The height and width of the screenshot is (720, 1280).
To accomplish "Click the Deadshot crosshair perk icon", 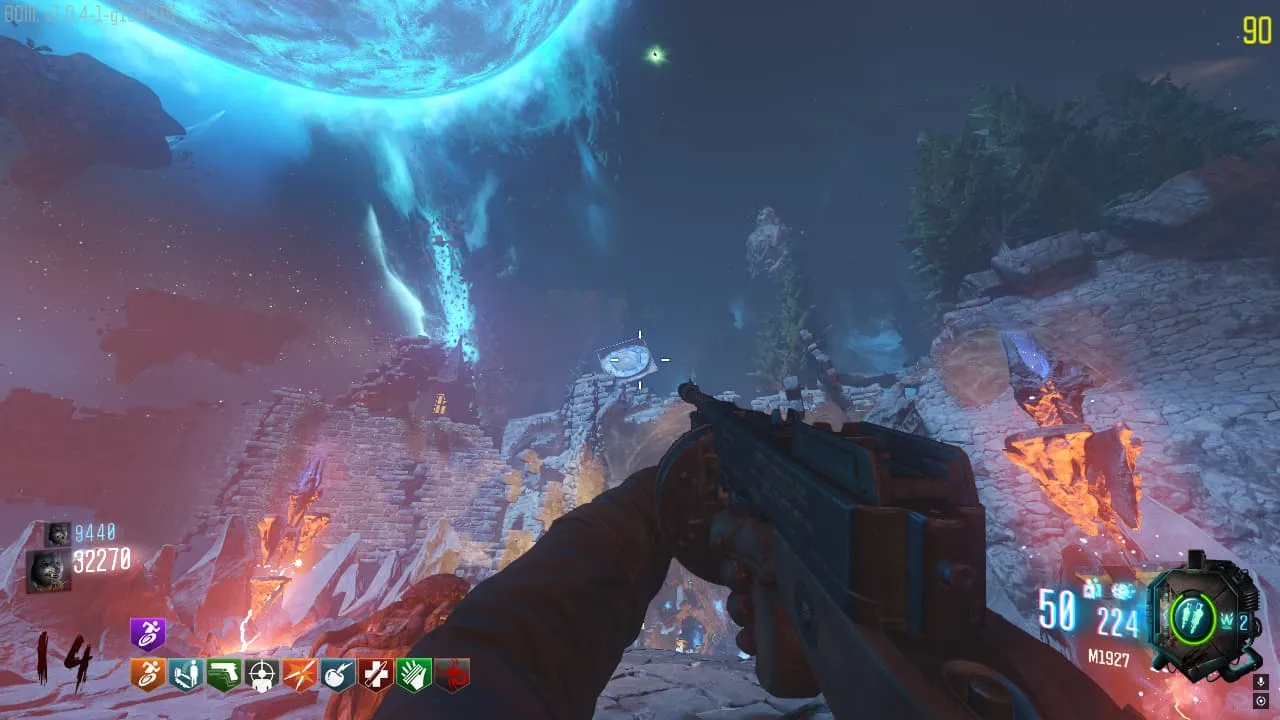I will 261,675.
